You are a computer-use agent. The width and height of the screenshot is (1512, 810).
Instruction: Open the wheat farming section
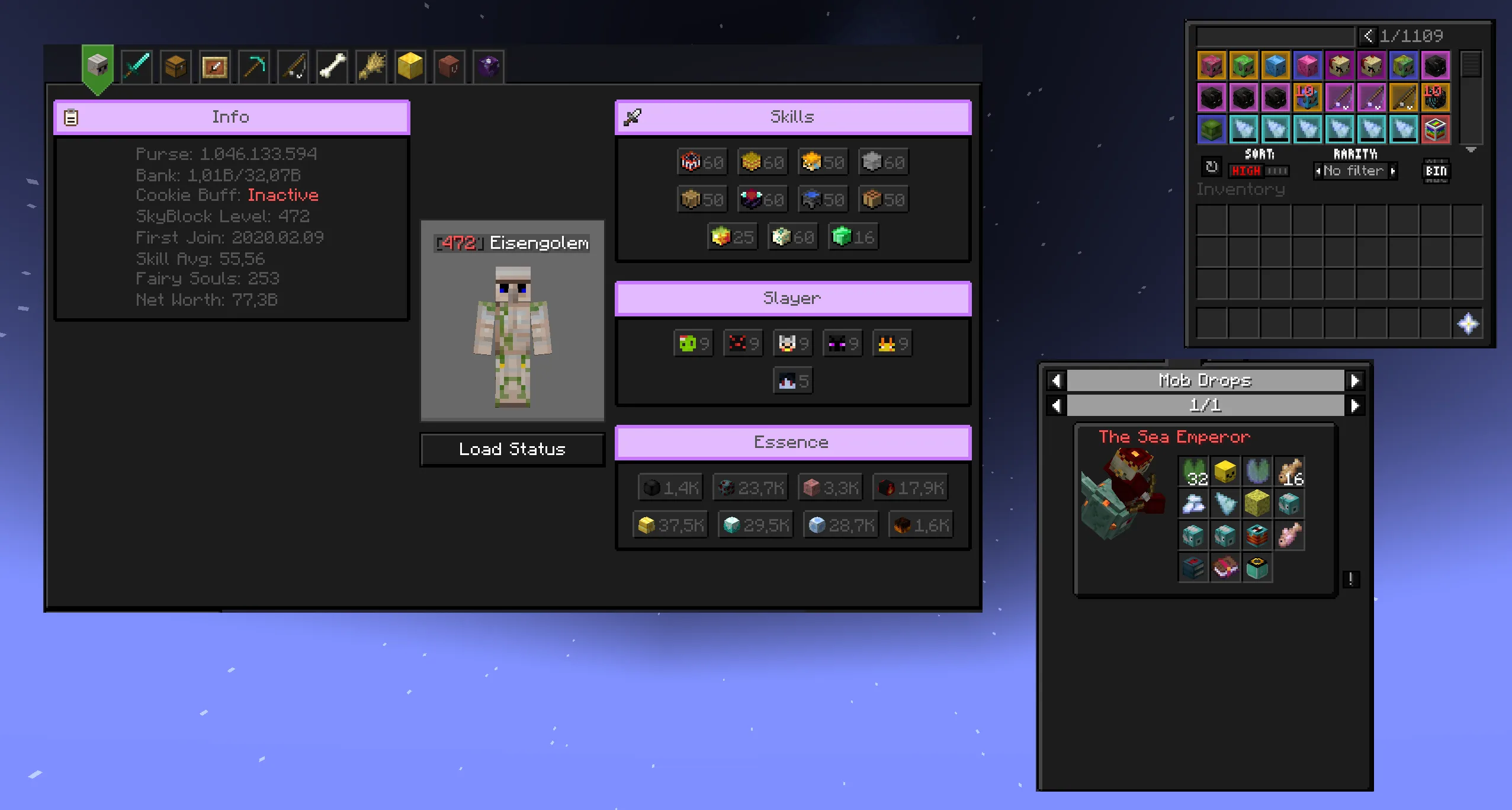pos(371,65)
